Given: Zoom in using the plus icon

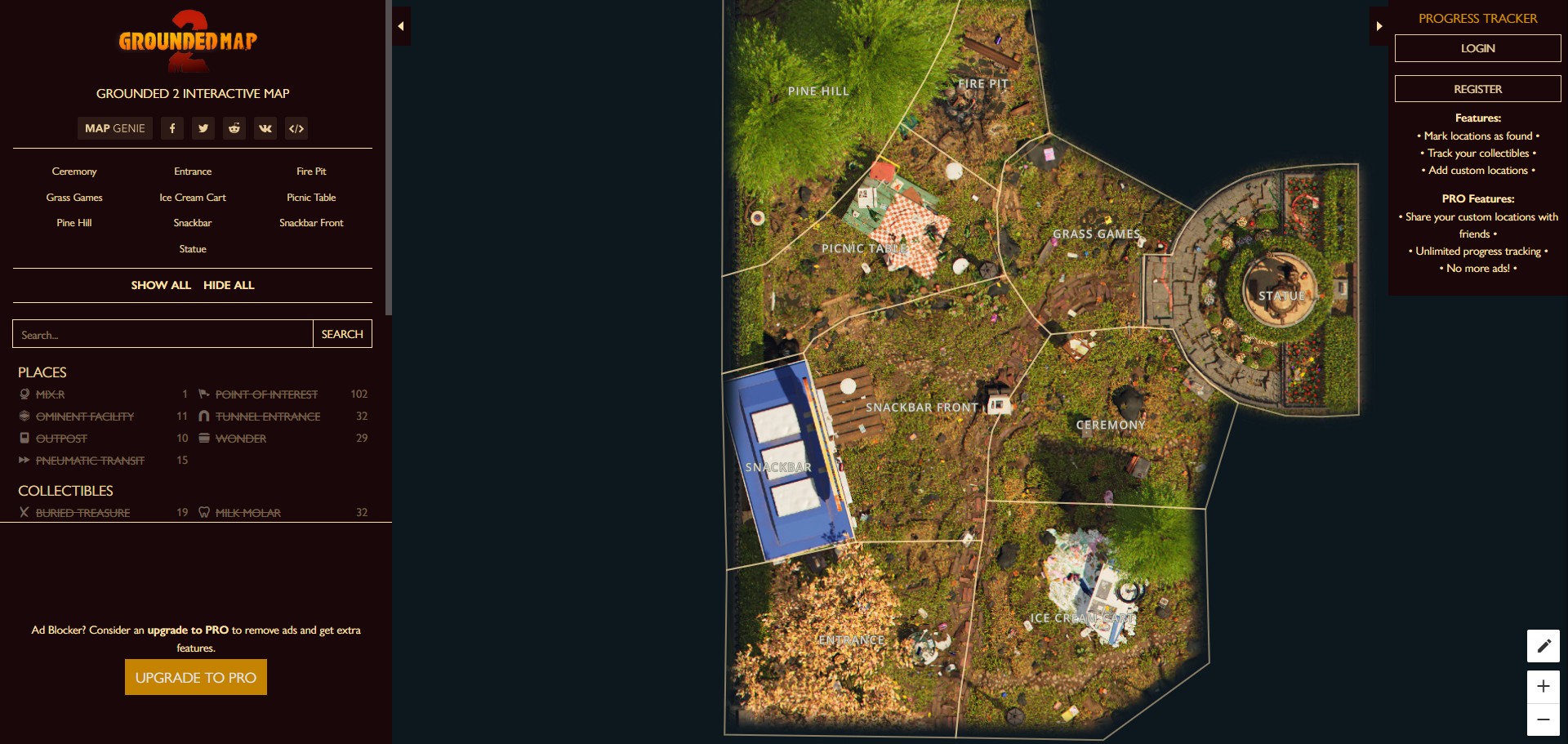Looking at the screenshot, I should [1543, 687].
